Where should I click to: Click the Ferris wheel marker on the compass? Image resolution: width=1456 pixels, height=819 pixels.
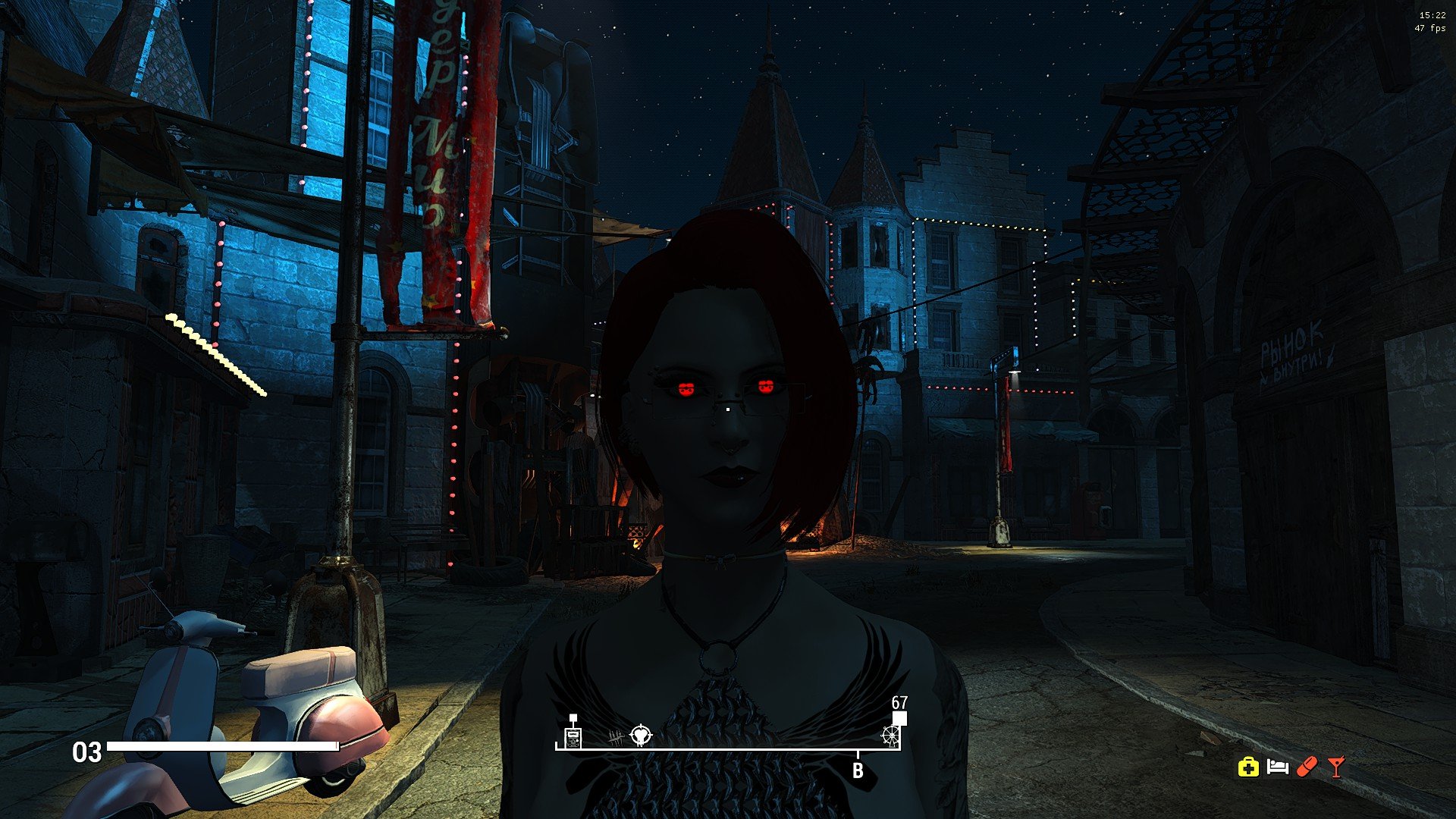point(890,735)
